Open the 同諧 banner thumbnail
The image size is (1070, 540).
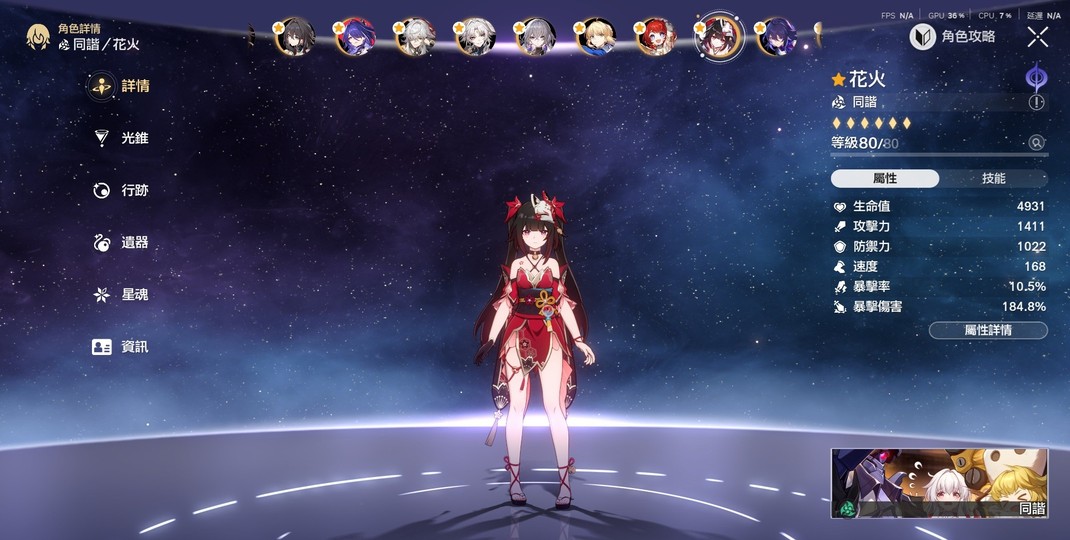[939, 483]
